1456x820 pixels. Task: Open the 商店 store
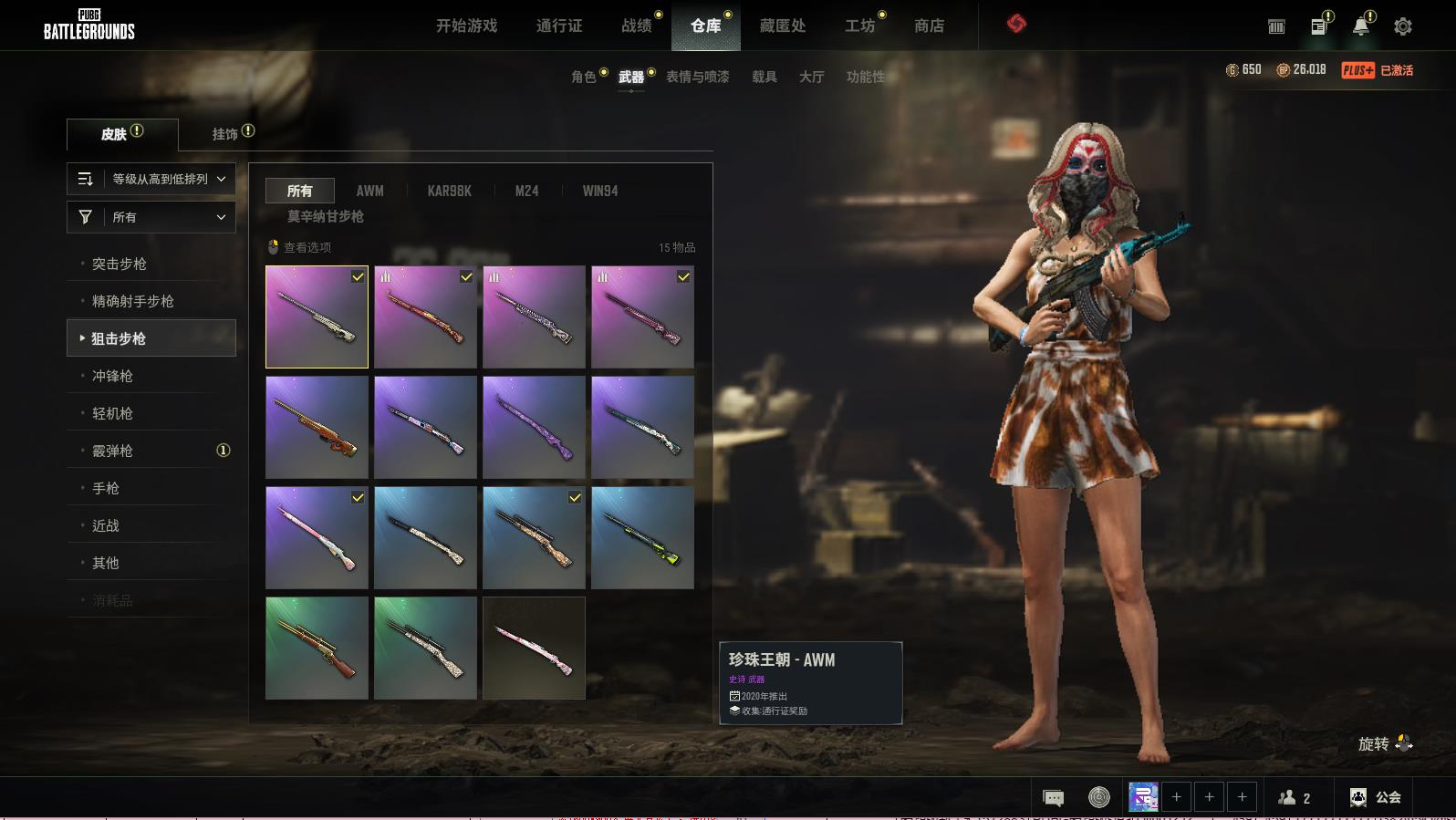[x=929, y=26]
